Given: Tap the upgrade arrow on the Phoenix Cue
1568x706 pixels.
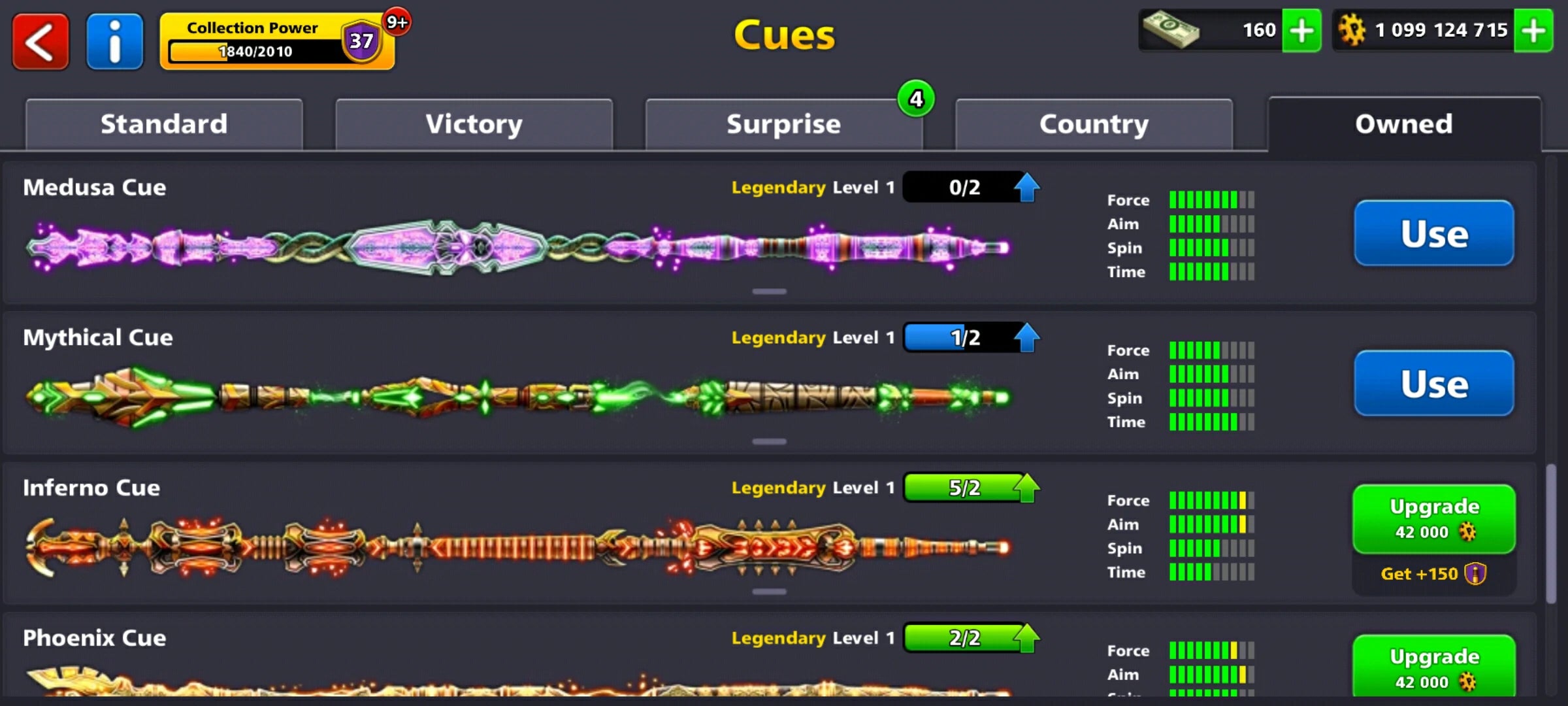Looking at the screenshot, I should pyautogui.click(x=1026, y=637).
